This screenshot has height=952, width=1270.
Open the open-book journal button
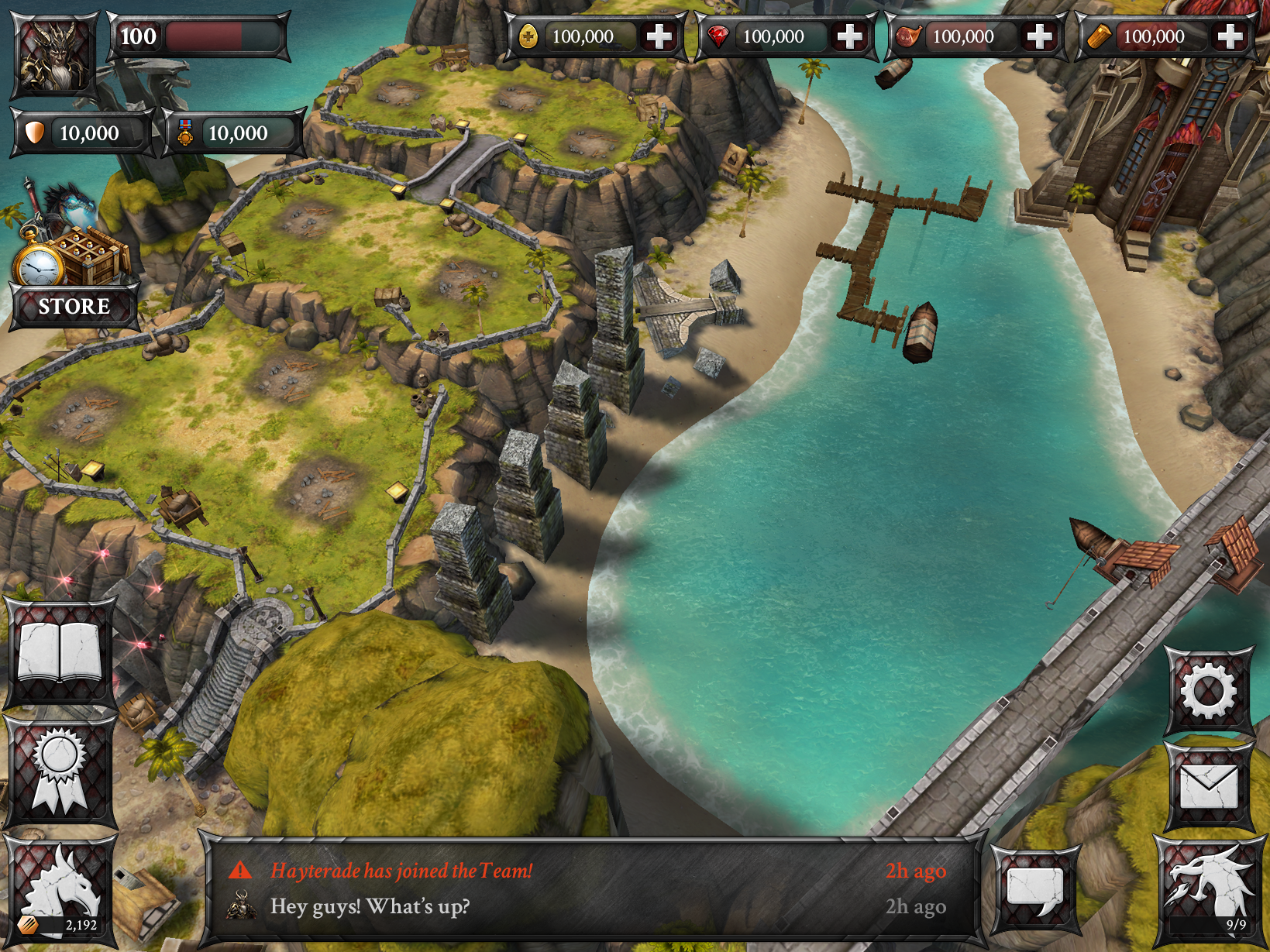point(60,653)
